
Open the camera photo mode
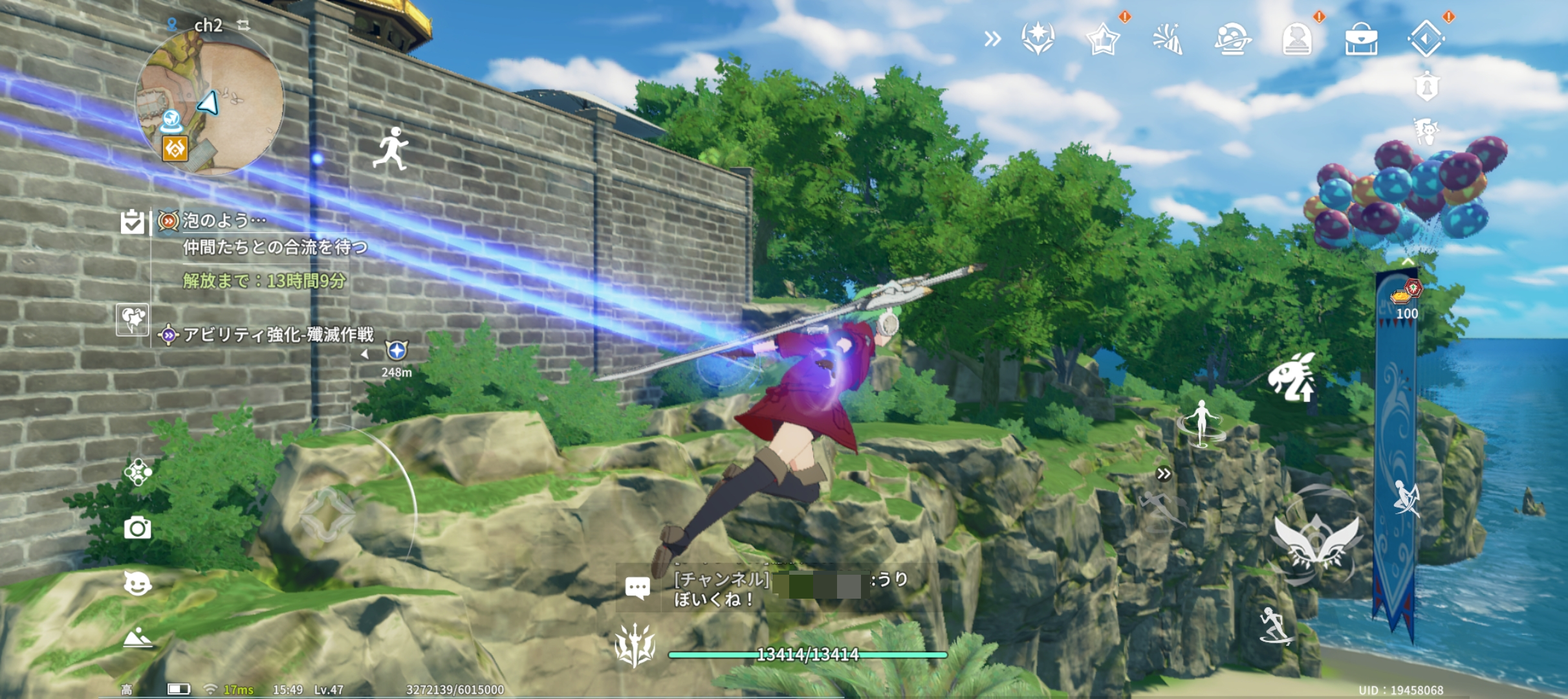point(137,528)
